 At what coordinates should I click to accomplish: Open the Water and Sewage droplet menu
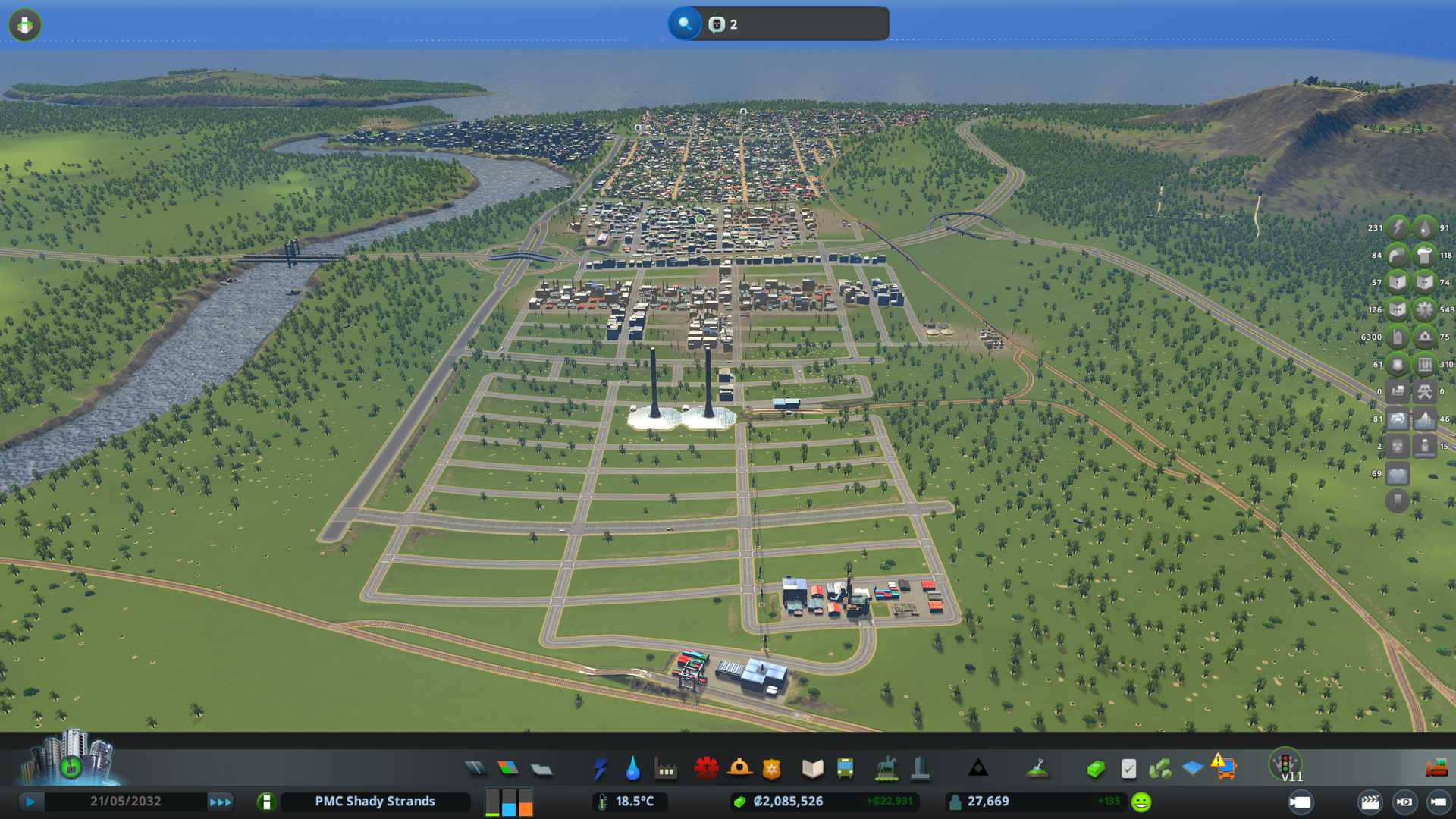[x=632, y=769]
